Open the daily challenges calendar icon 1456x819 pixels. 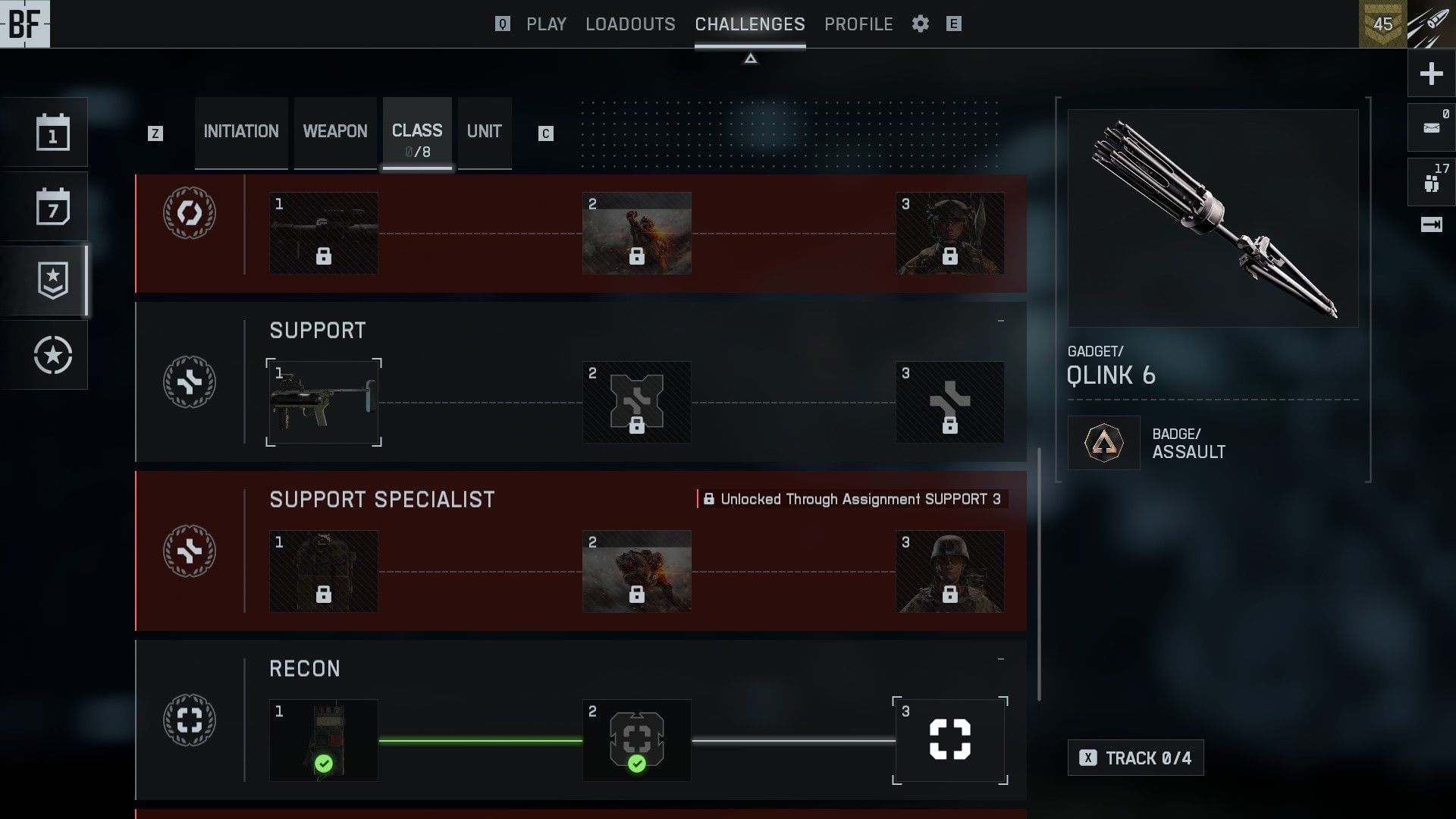point(53,133)
